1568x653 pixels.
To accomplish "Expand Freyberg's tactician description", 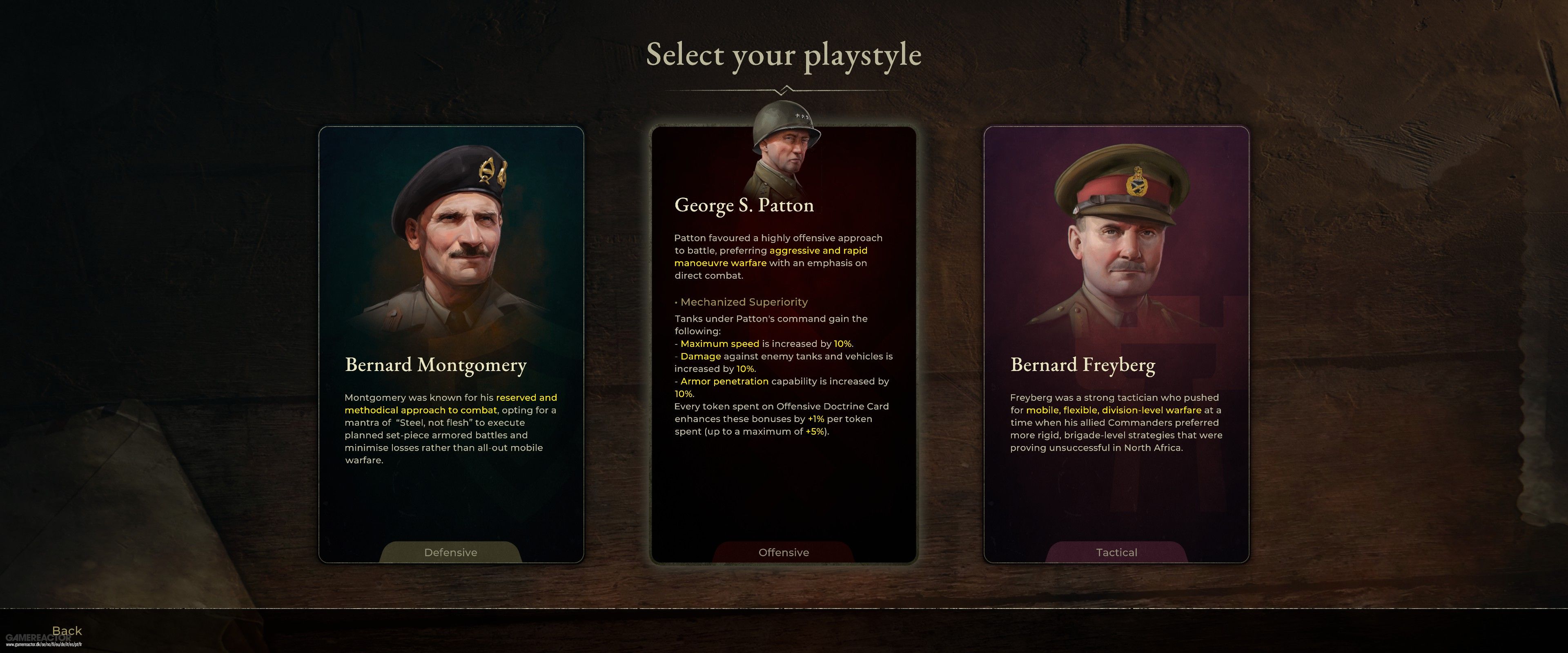I will pos(1116,422).
